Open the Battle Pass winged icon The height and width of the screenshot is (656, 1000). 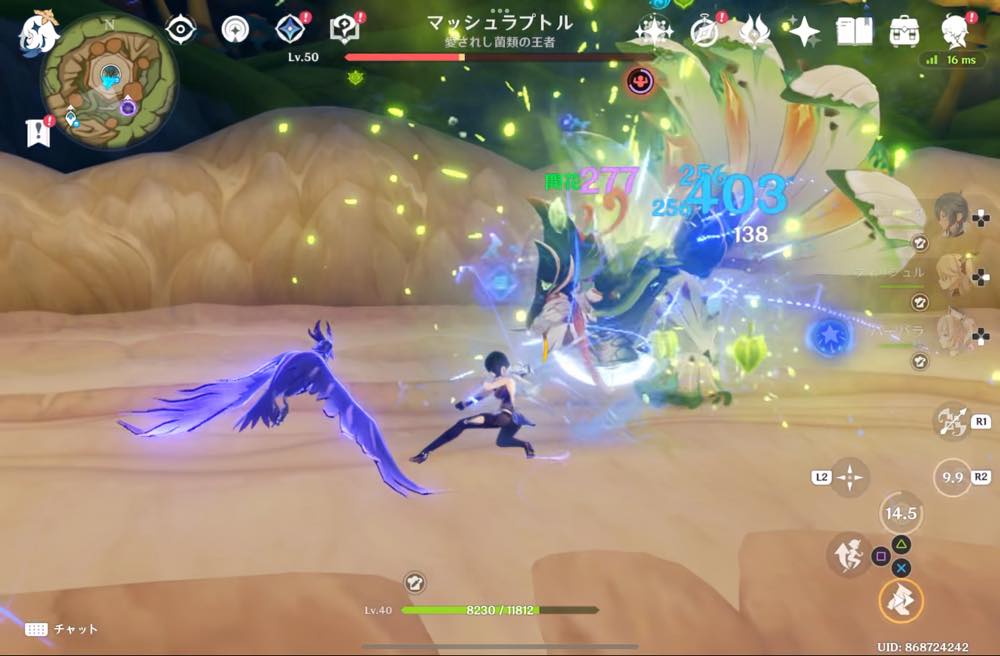754,32
